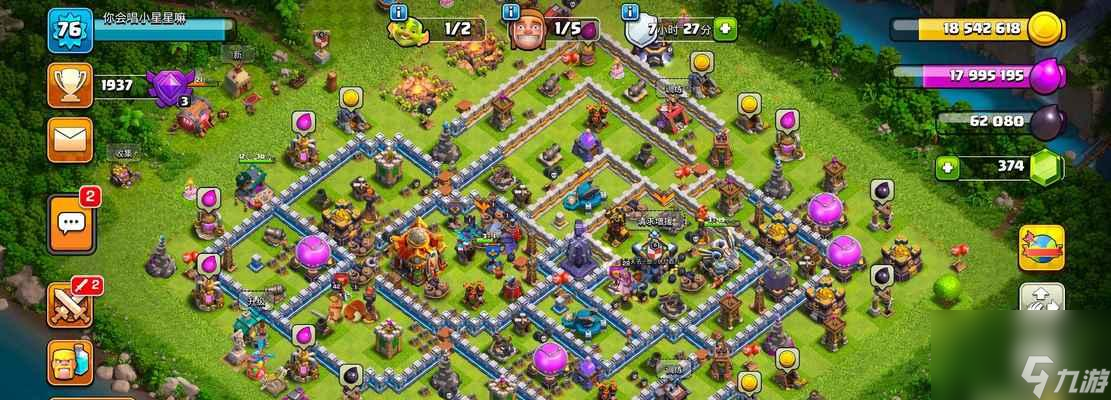
Task: Tap the crossed swords button
Action: pos(69,304)
